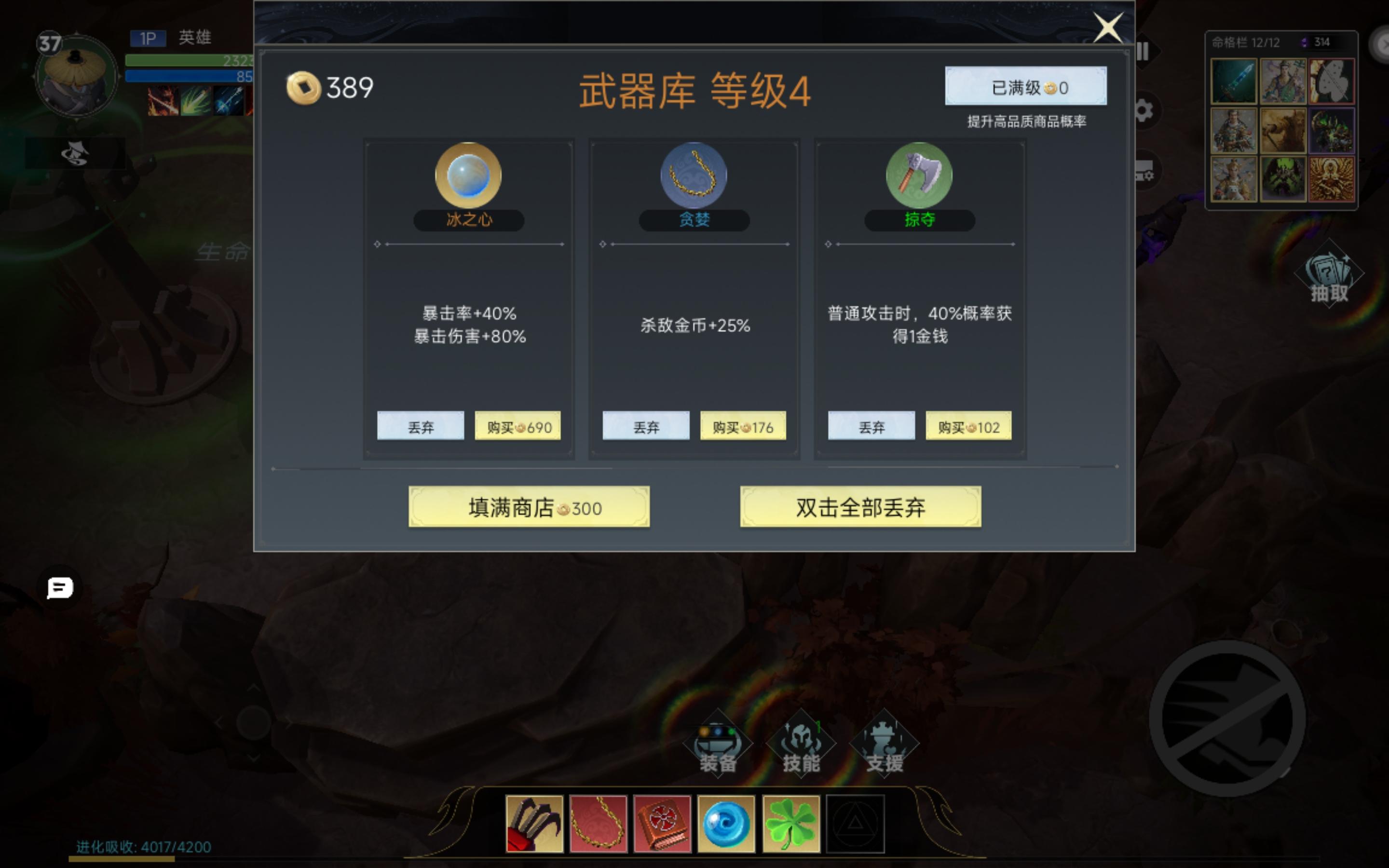Select the blue orb item in the inventory bar

727,823
